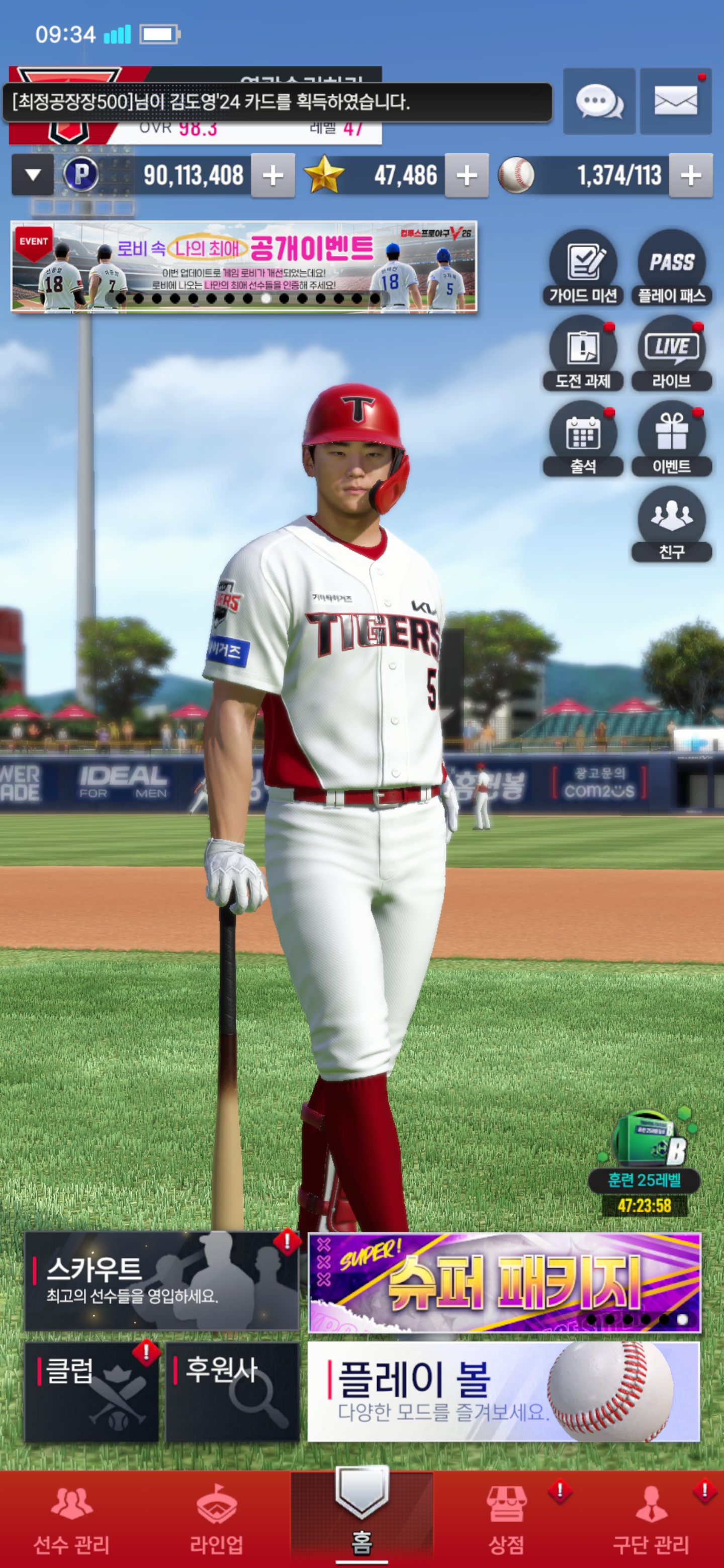Open the 친구 friends list
This screenshot has height=1568, width=724.
(672, 524)
